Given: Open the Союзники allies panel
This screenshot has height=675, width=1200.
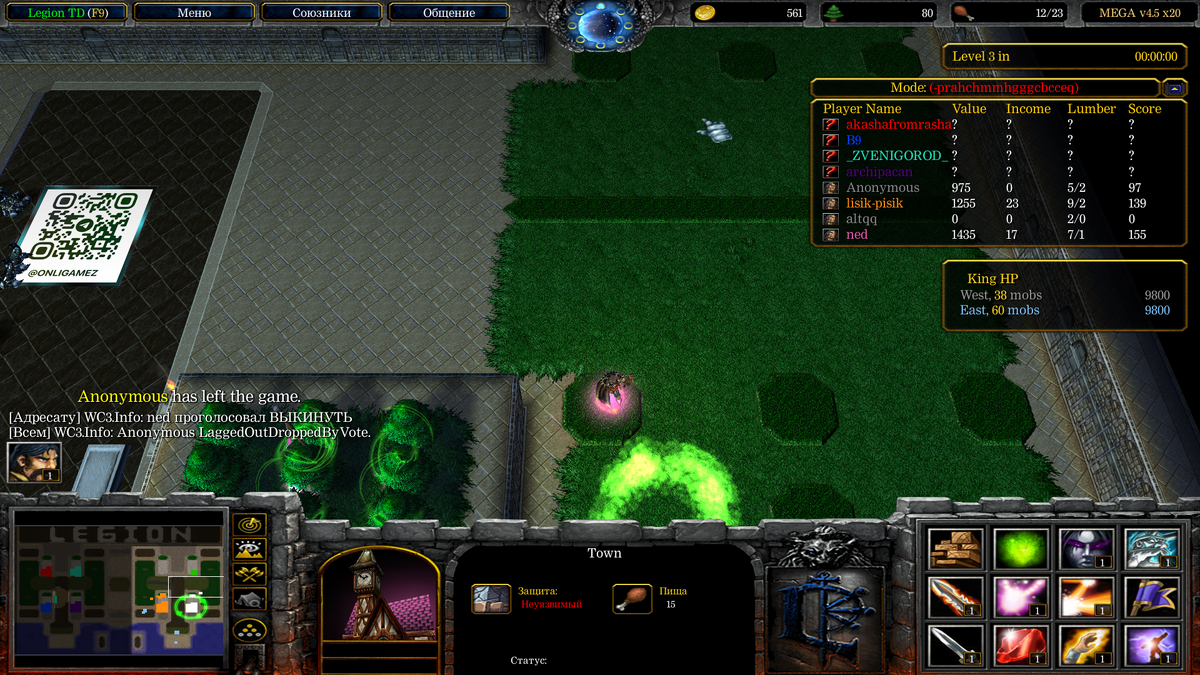Looking at the screenshot, I should pos(321,13).
